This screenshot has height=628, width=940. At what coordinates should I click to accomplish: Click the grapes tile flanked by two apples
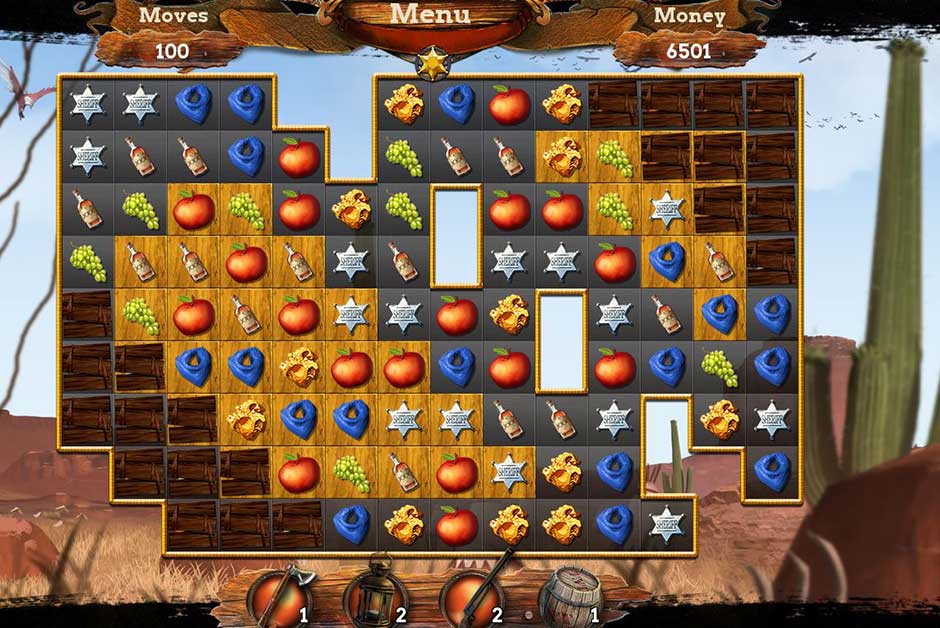click(x=246, y=210)
